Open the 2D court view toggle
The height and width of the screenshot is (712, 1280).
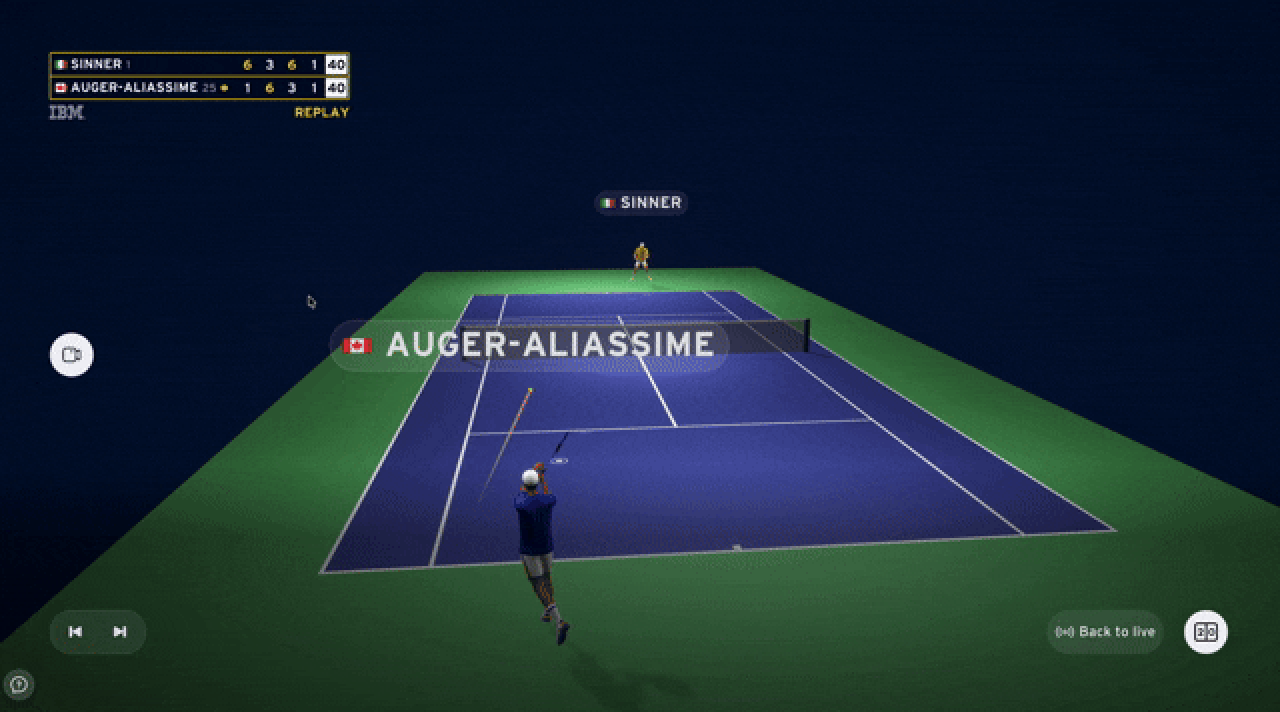[x=1206, y=632]
